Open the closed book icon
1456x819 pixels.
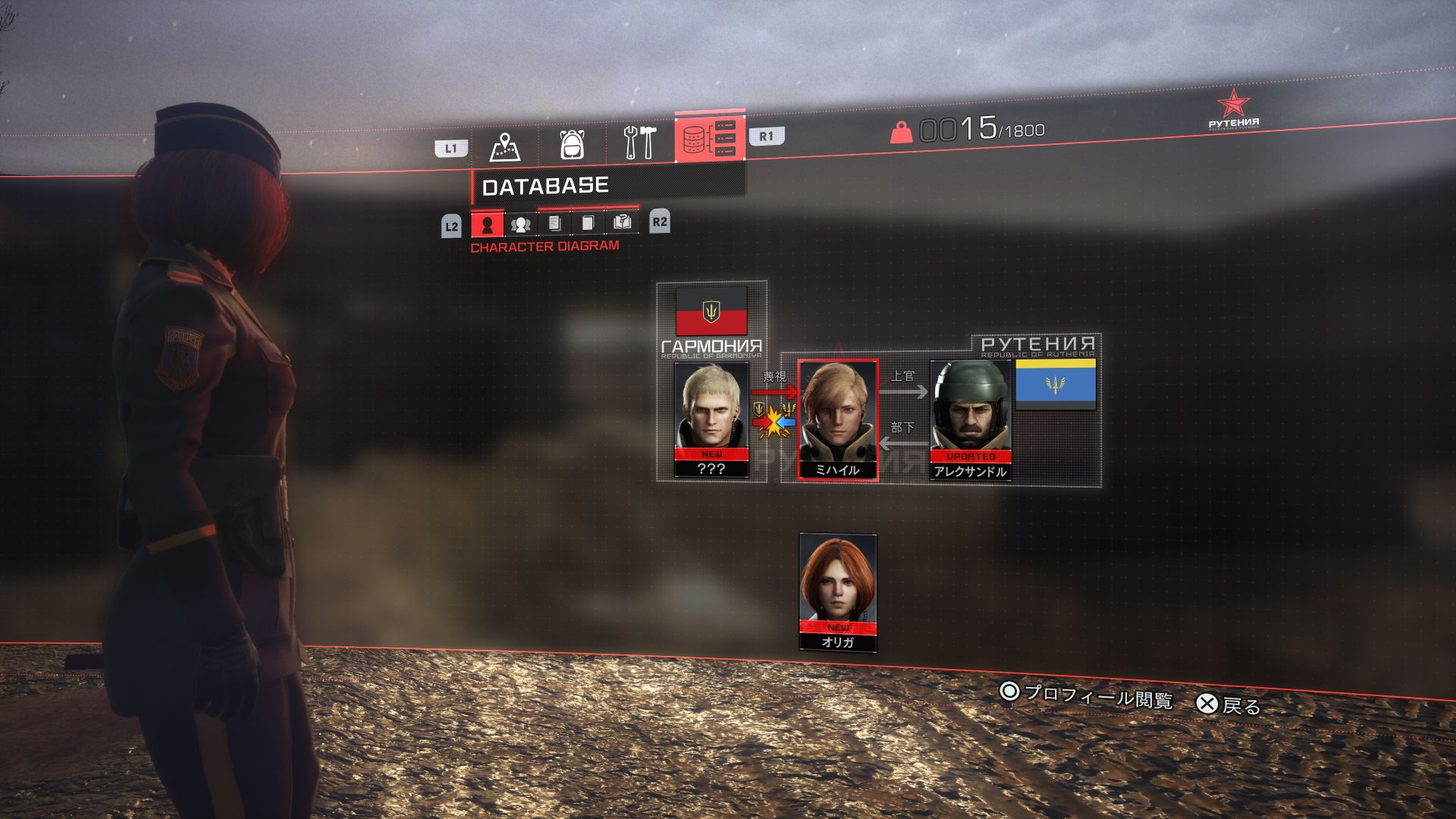pos(588,224)
